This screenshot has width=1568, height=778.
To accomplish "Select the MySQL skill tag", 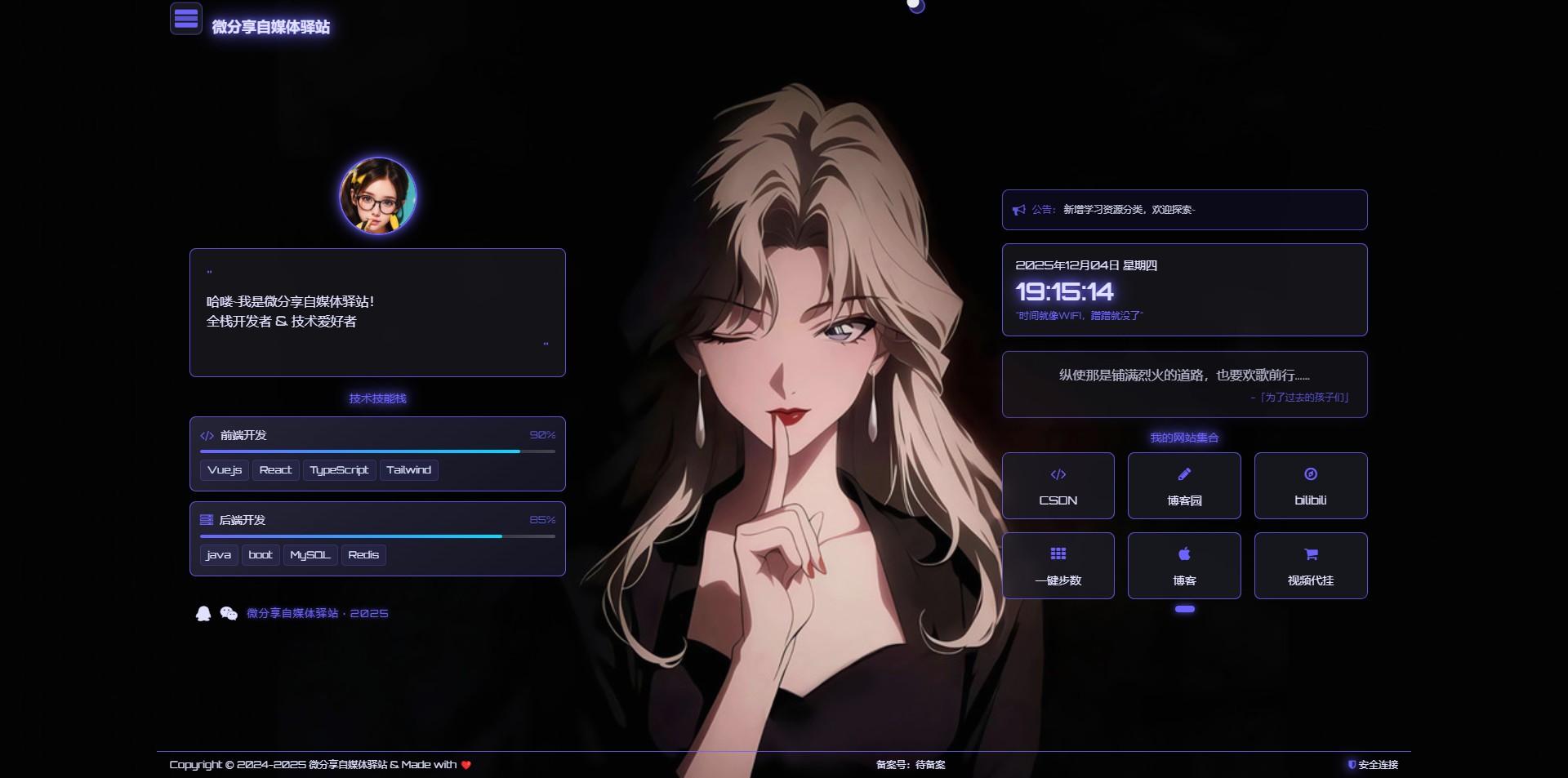I will pos(310,555).
